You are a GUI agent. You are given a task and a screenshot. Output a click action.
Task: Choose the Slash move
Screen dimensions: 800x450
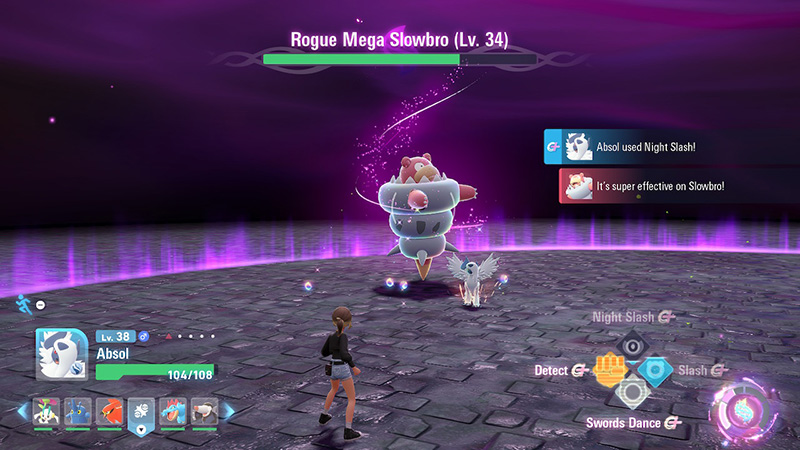[x=655, y=371]
